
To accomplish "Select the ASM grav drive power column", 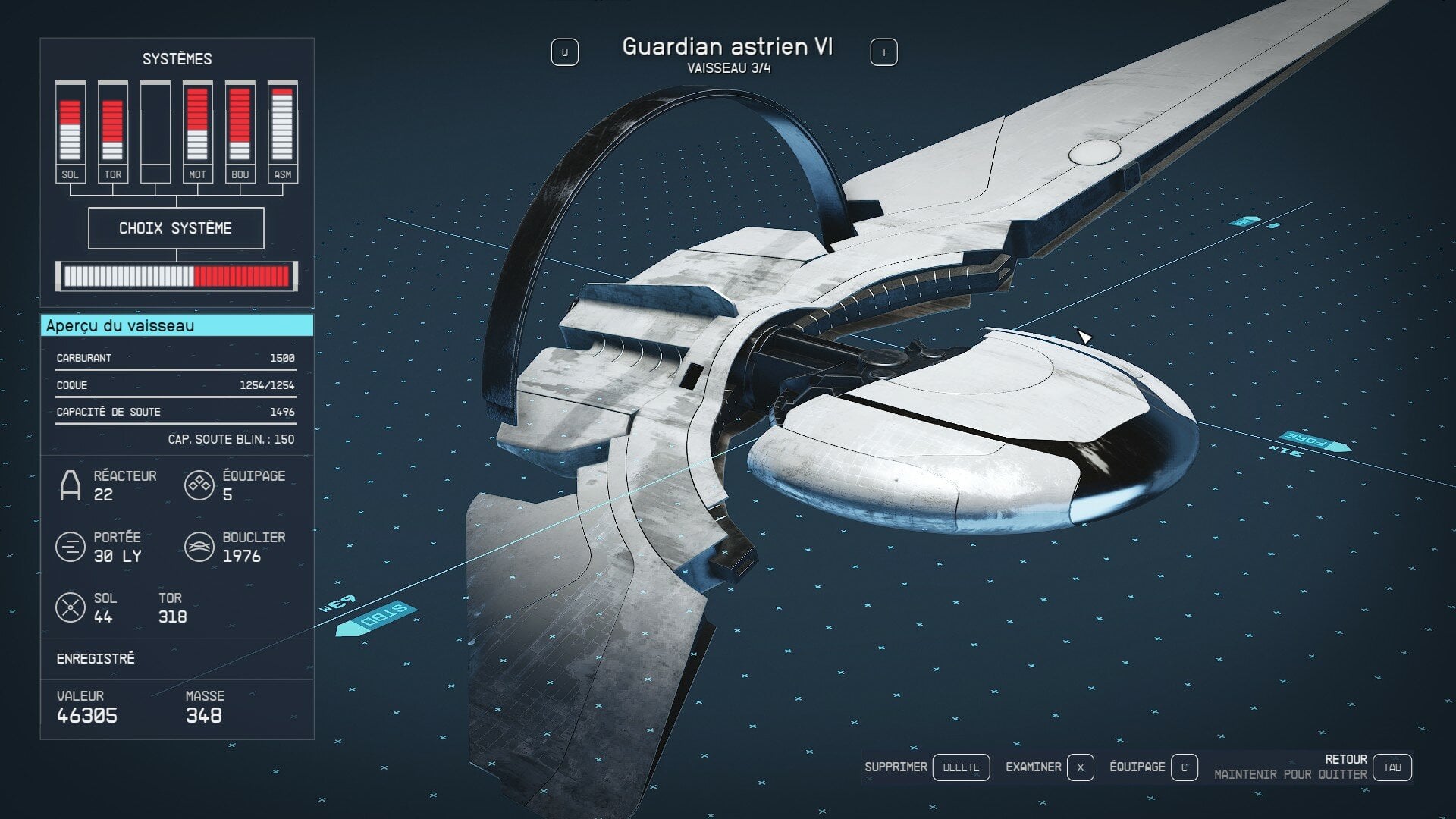I will coord(282,130).
